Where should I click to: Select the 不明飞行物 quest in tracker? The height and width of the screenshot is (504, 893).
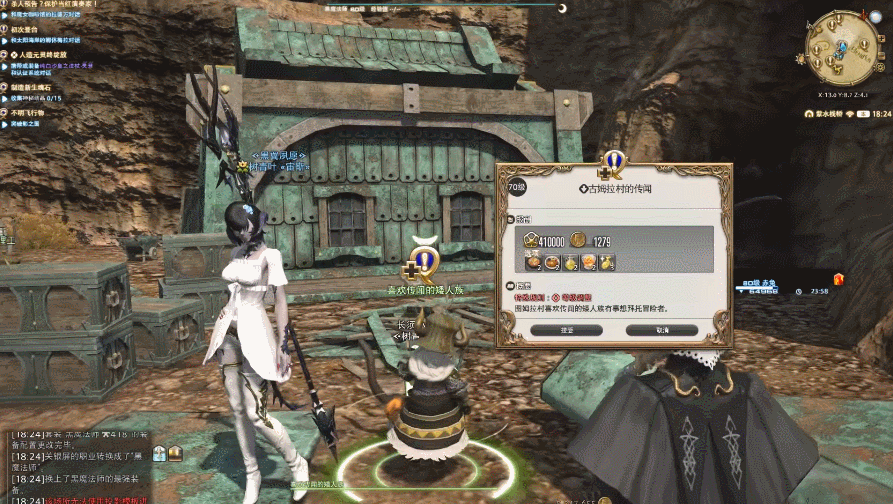click(28, 113)
